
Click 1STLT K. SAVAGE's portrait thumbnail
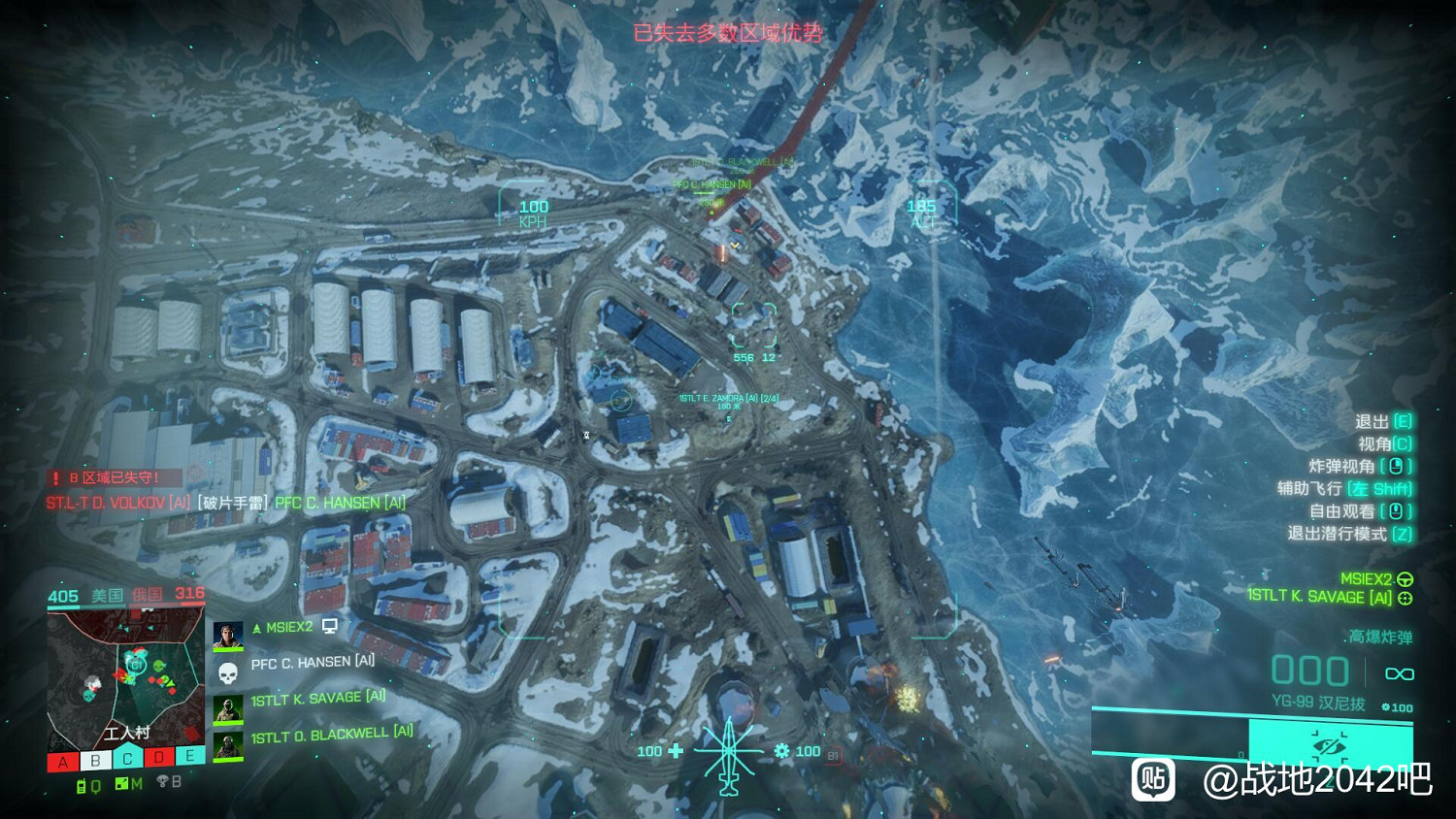pos(227,709)
